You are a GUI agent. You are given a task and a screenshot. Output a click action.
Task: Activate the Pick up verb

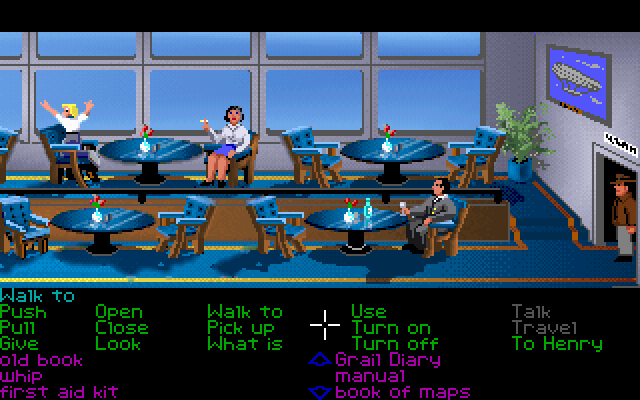point(241,328)
